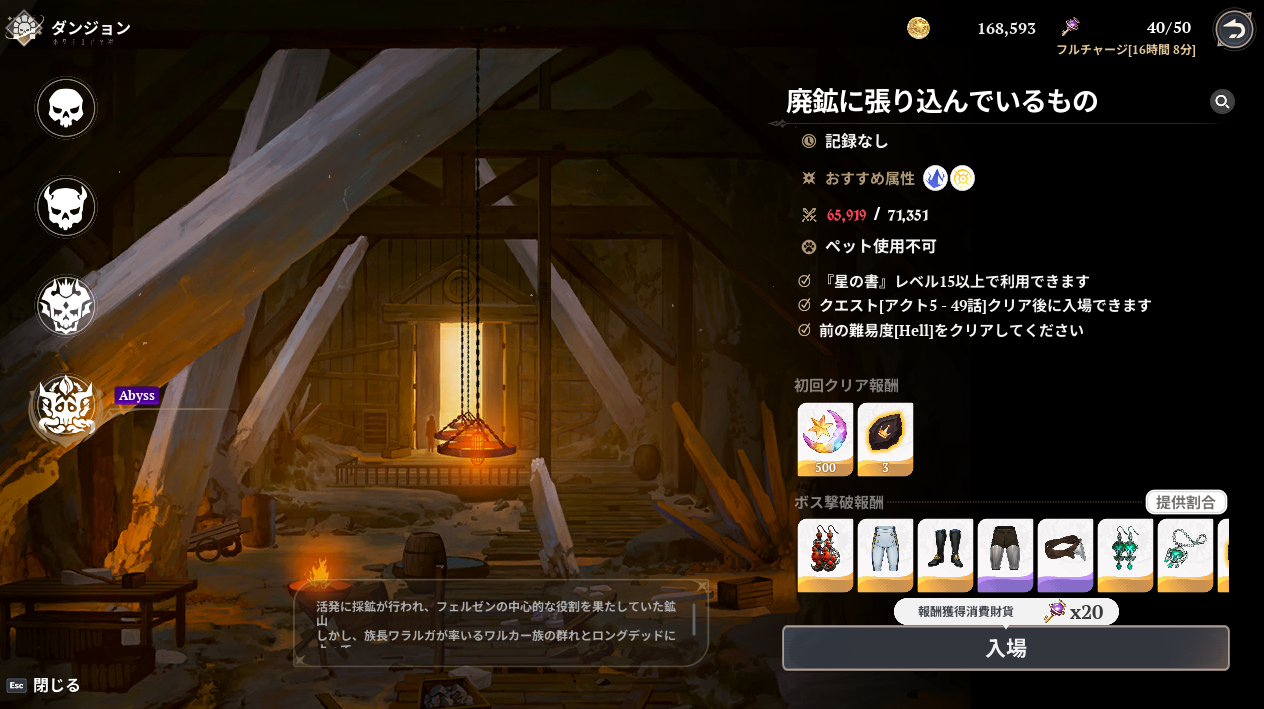1264x709 pixels.
Task: Click the gold coin currency icon
Action: coord(918,28)
